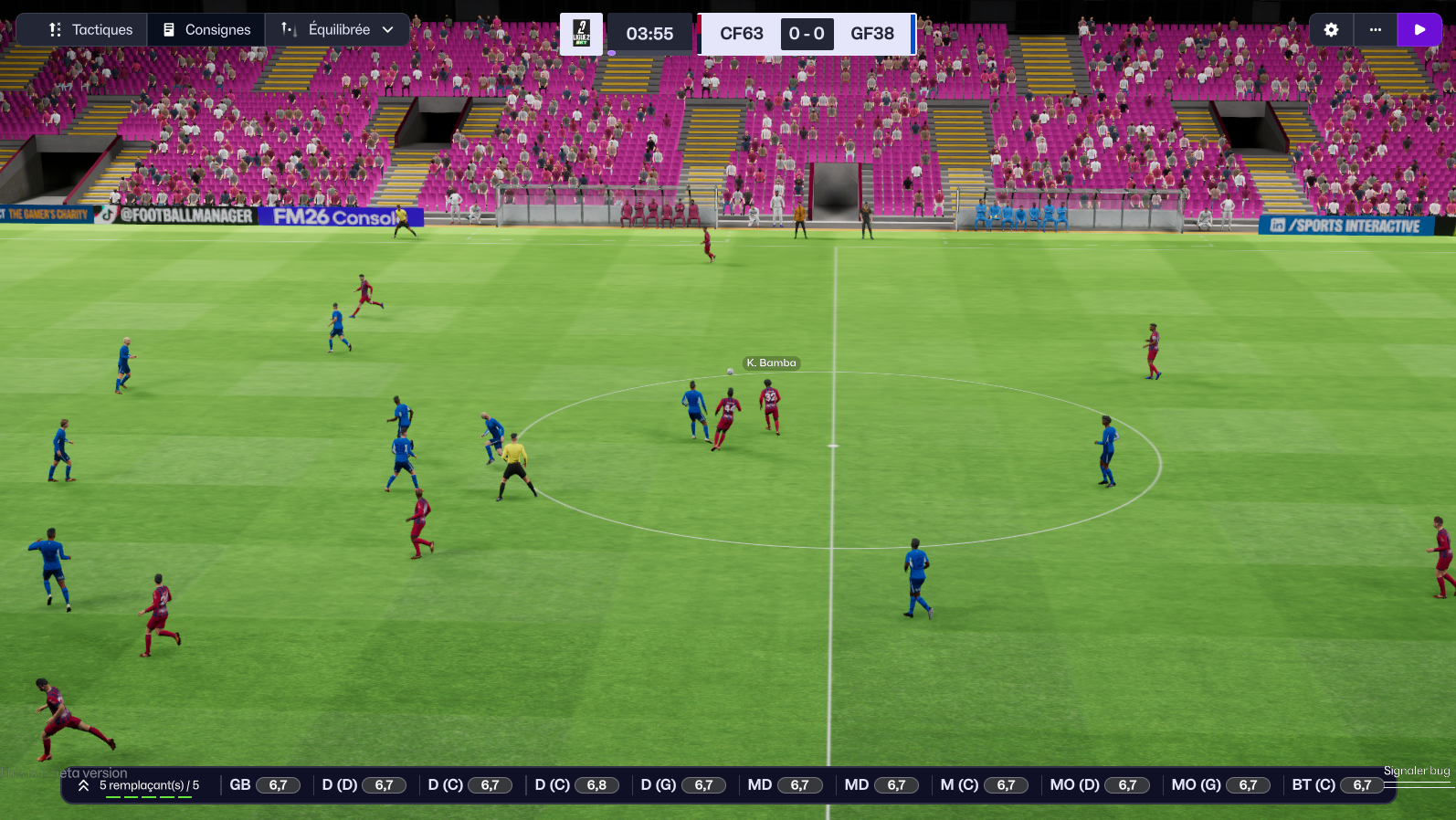This screenshot has height=820, width=1456.
Task: Select the D (C) slot rated 6,8
Action: (x=575, y=785)
